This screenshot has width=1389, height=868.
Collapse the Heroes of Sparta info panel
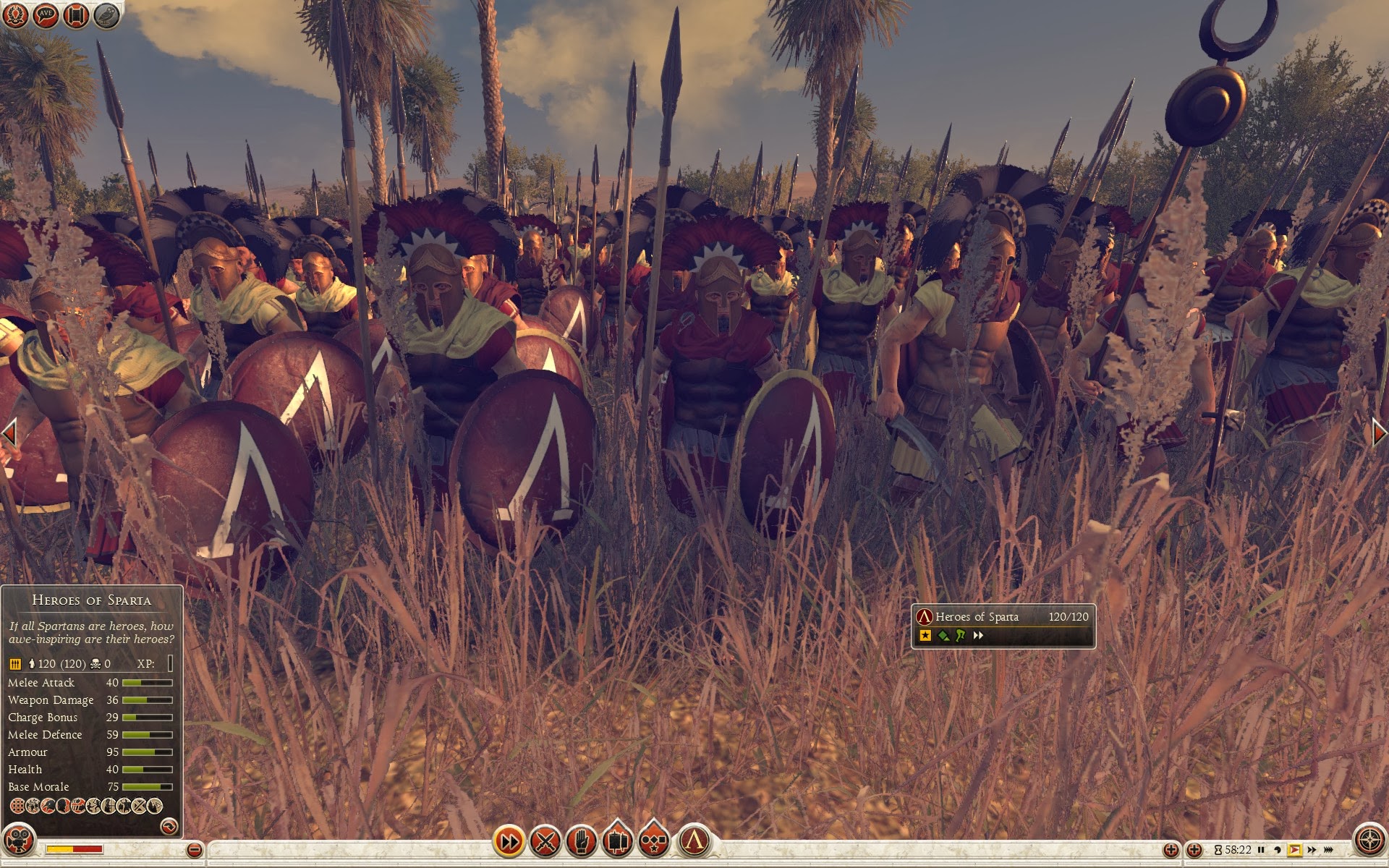tap(169, 825)
